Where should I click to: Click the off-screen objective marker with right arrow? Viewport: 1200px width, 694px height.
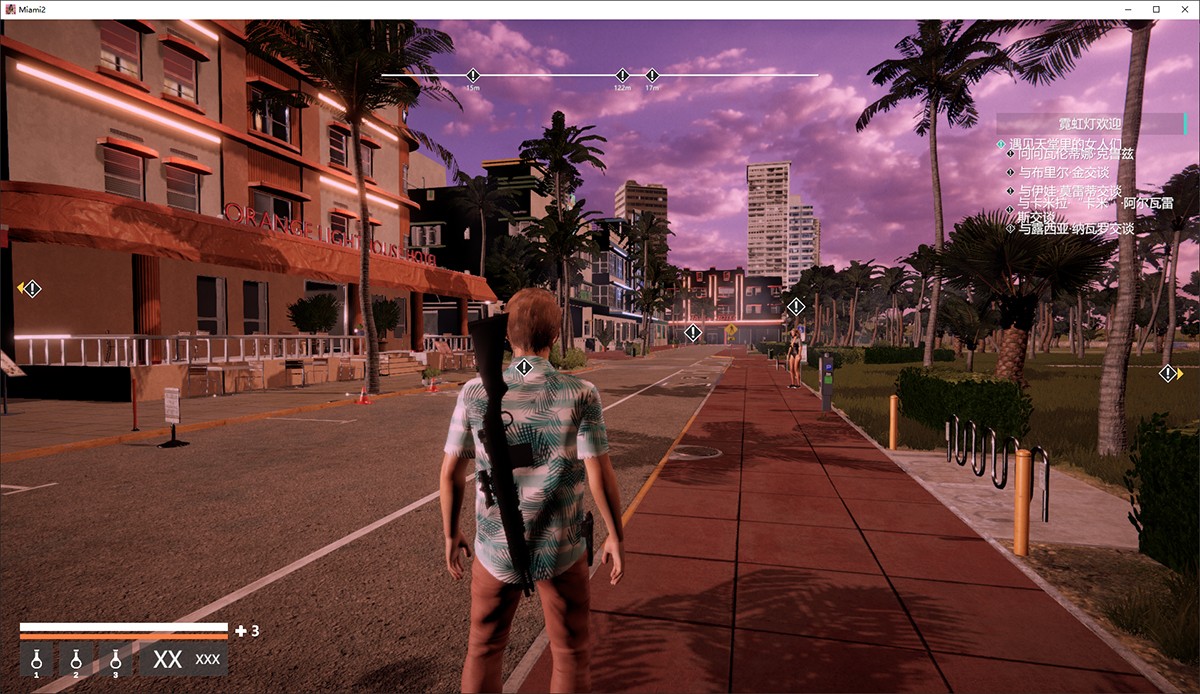(1168, 374)
